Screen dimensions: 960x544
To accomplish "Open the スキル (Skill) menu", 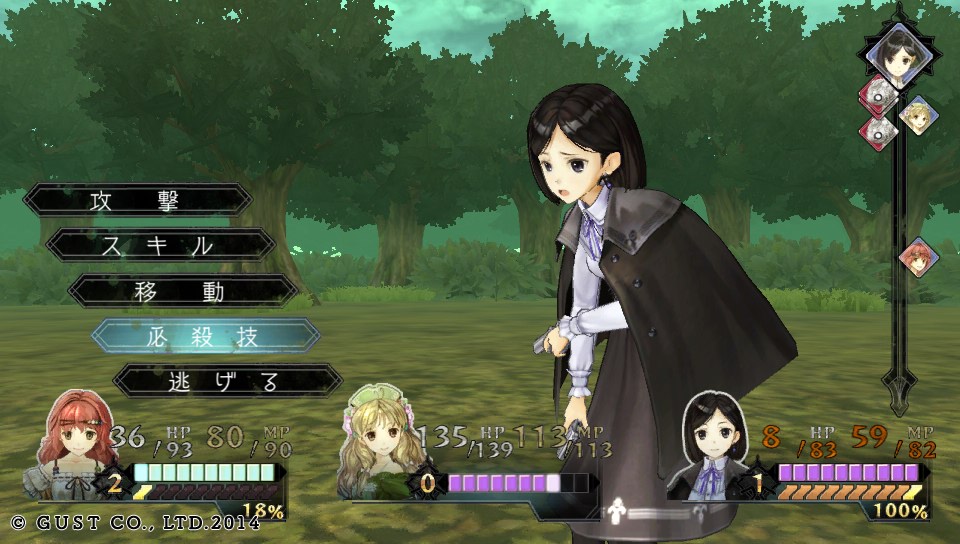I will click(x=161, y=245).
